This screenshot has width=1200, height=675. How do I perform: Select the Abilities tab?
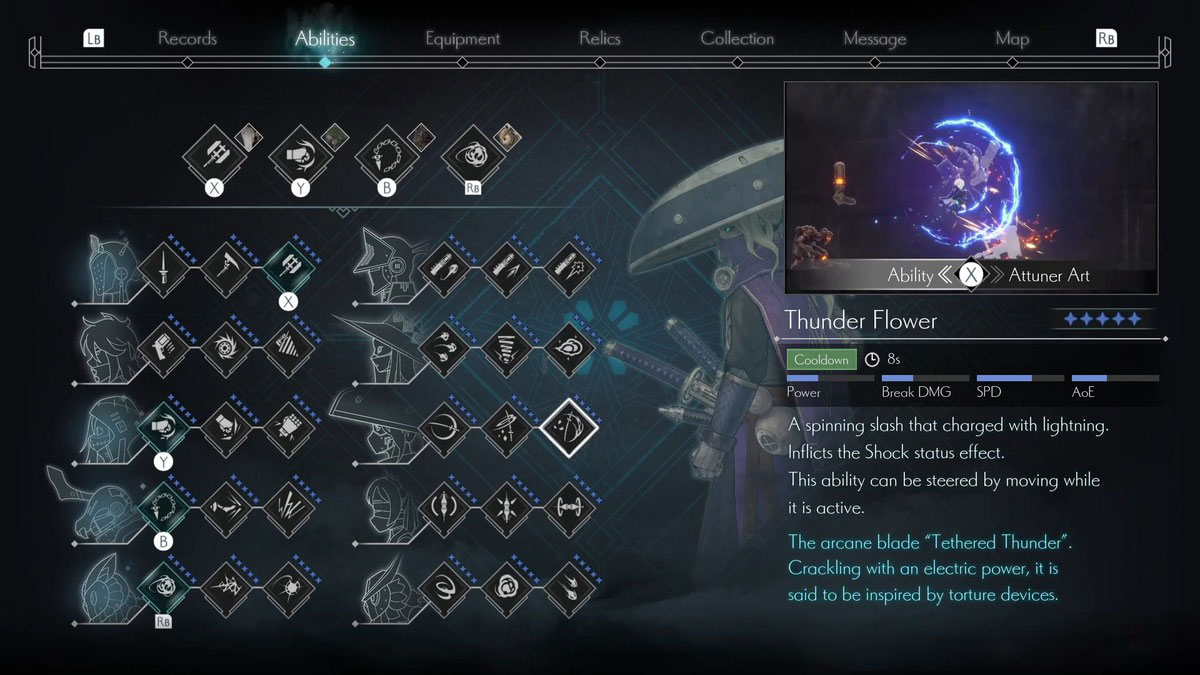(324, 39)
